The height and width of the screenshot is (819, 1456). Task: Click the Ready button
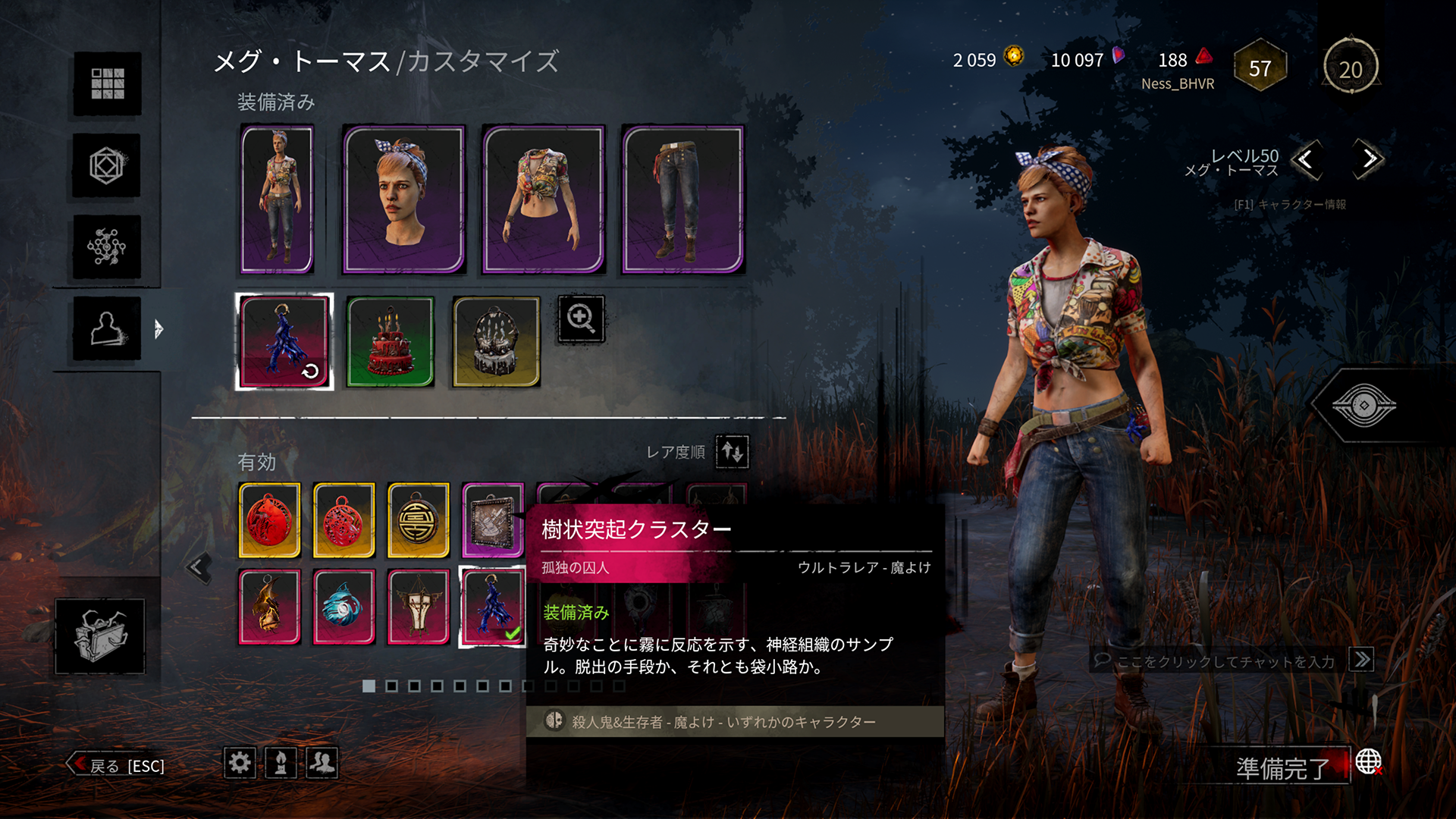click(1282, 768)
